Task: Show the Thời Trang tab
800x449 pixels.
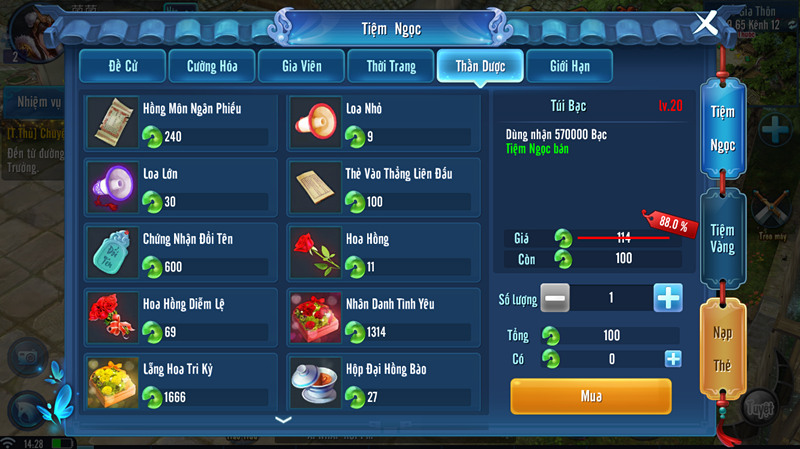Action: pos(390,66)
